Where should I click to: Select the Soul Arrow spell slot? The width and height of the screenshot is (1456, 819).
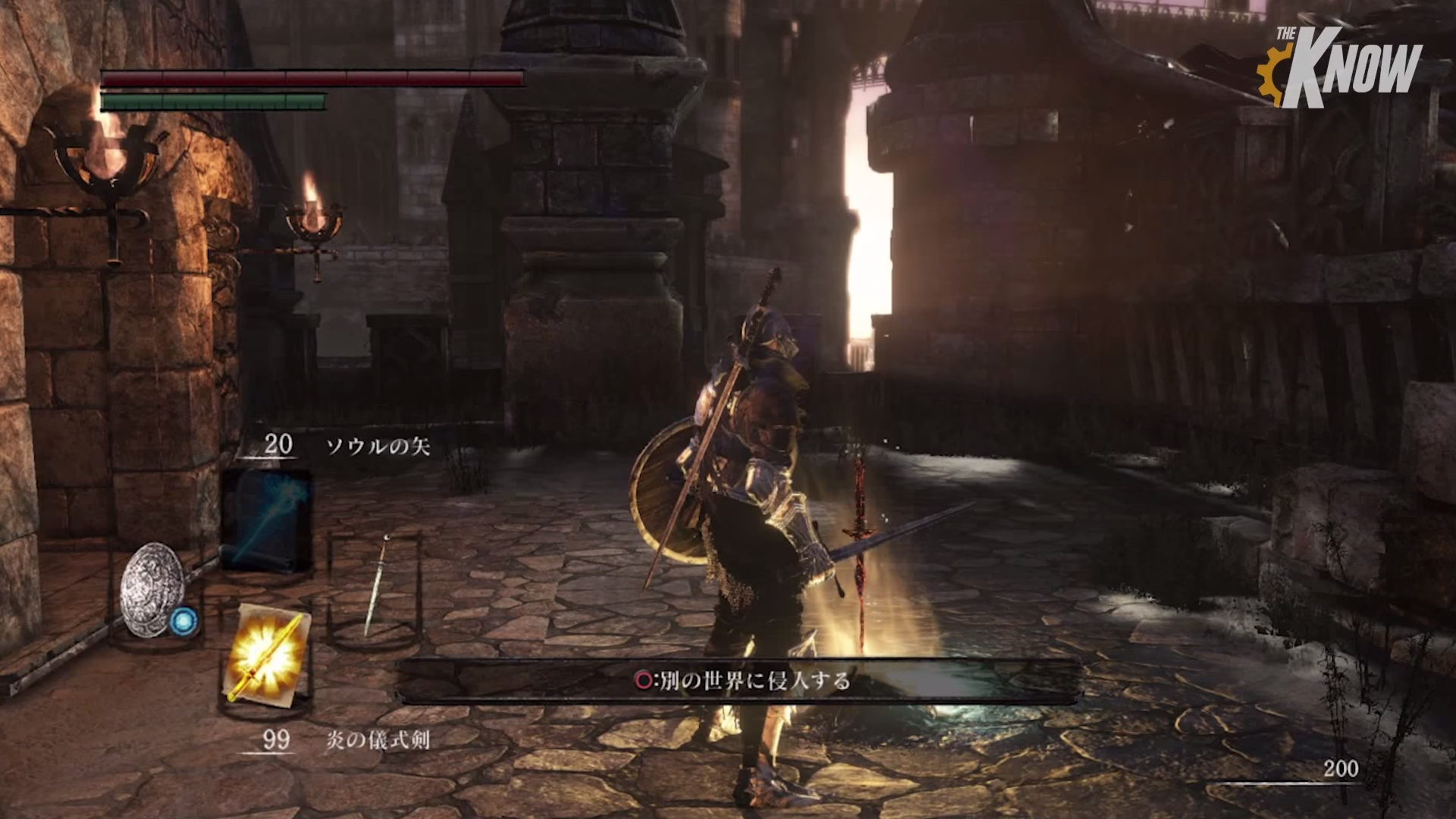[x=266, y=520]
